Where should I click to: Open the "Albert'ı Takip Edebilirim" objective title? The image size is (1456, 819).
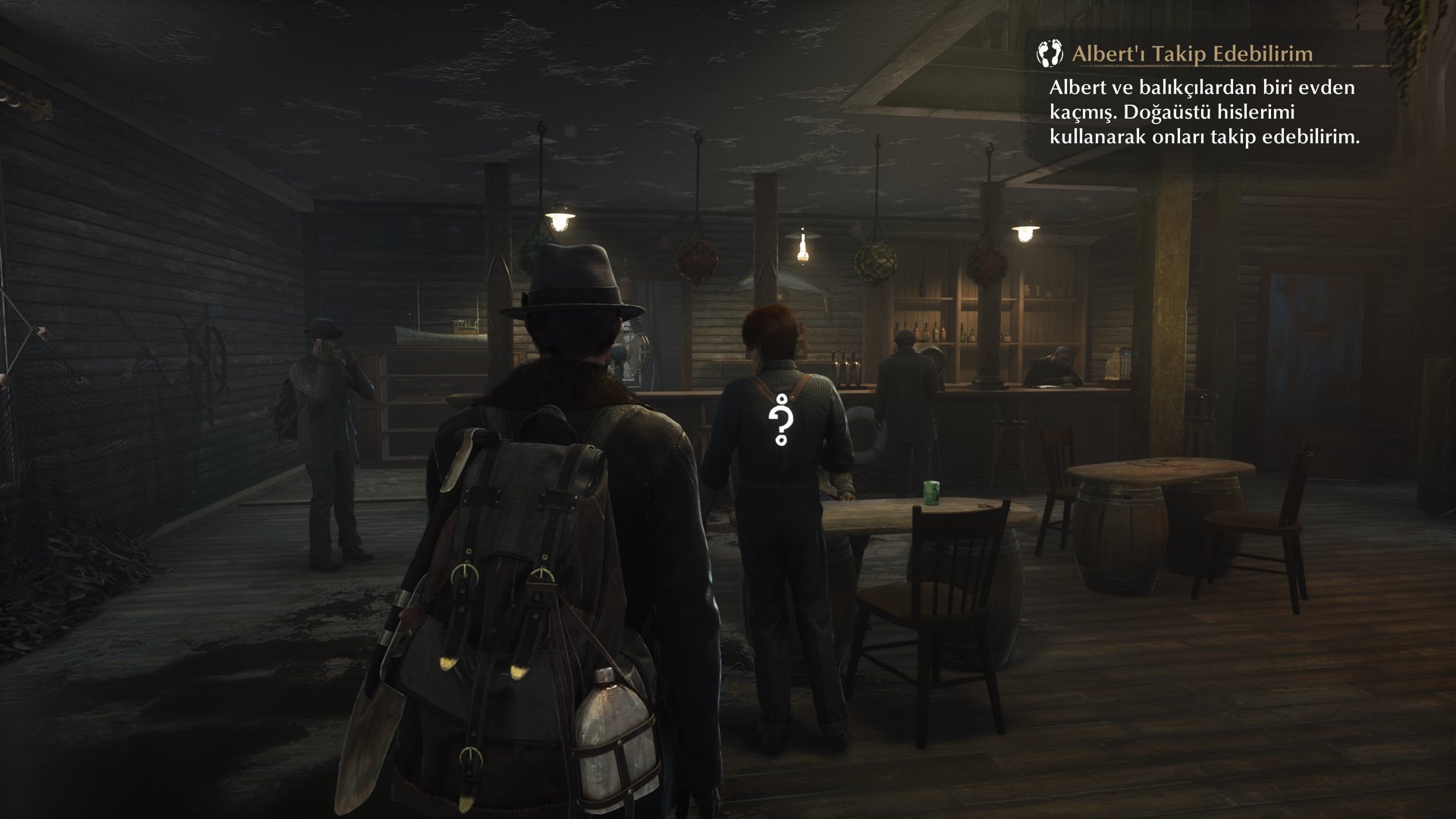coord(1192,54)
